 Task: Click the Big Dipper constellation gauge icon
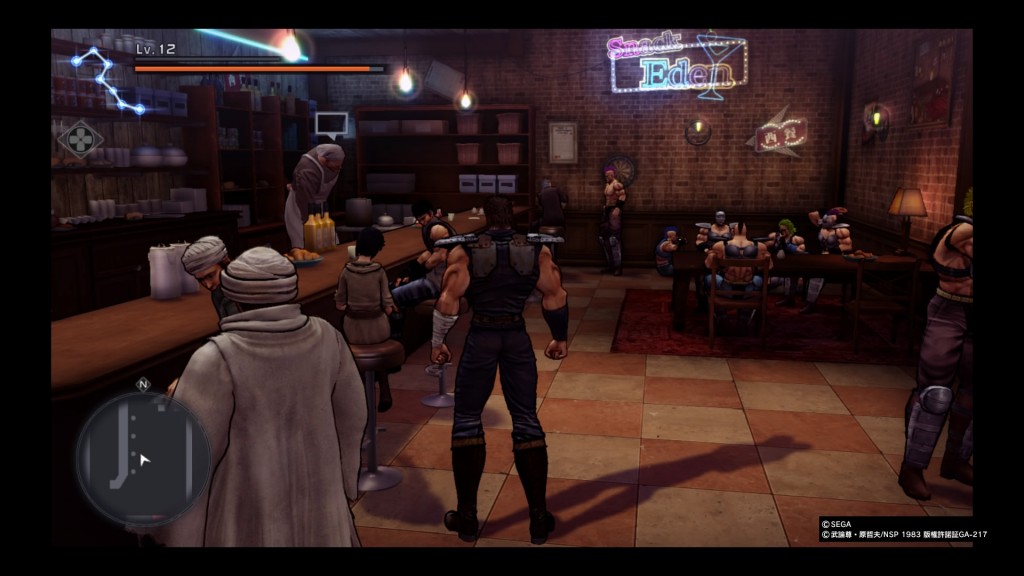(106, 78)
